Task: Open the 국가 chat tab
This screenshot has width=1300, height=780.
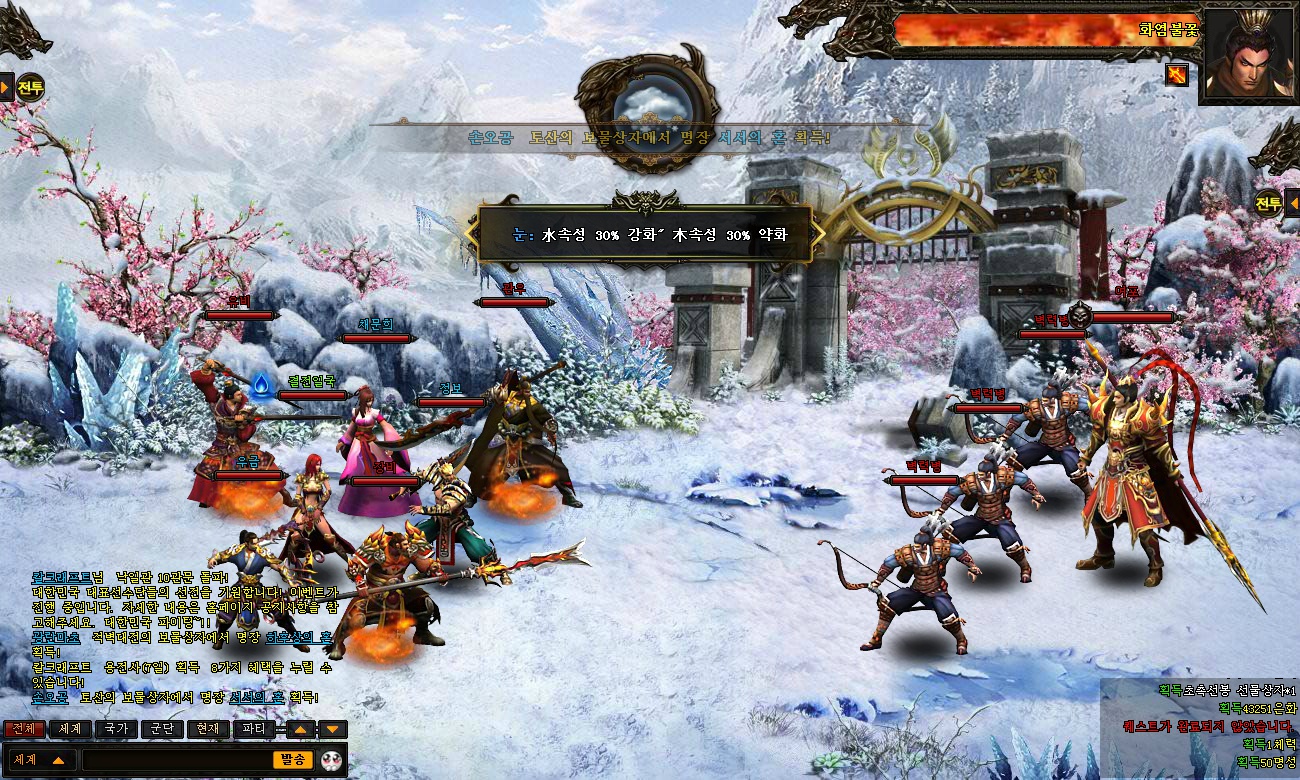Action: (x=115, y=729)
